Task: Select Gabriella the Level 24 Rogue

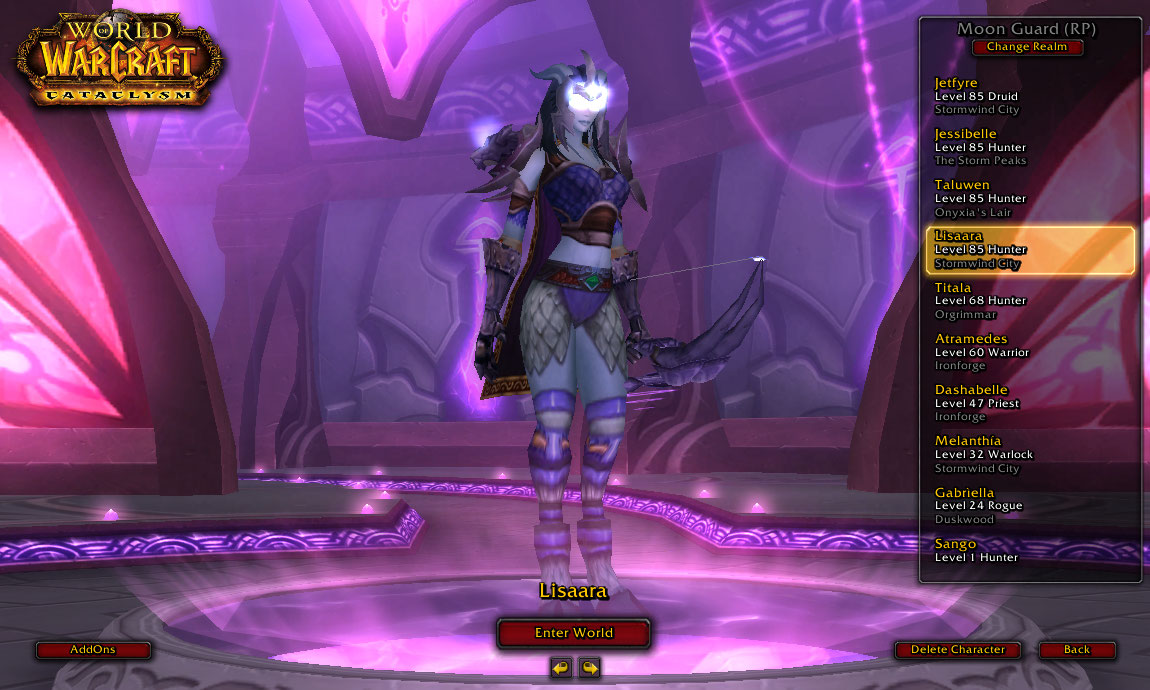Action: pyautogui.click(x=1030, y=506)
